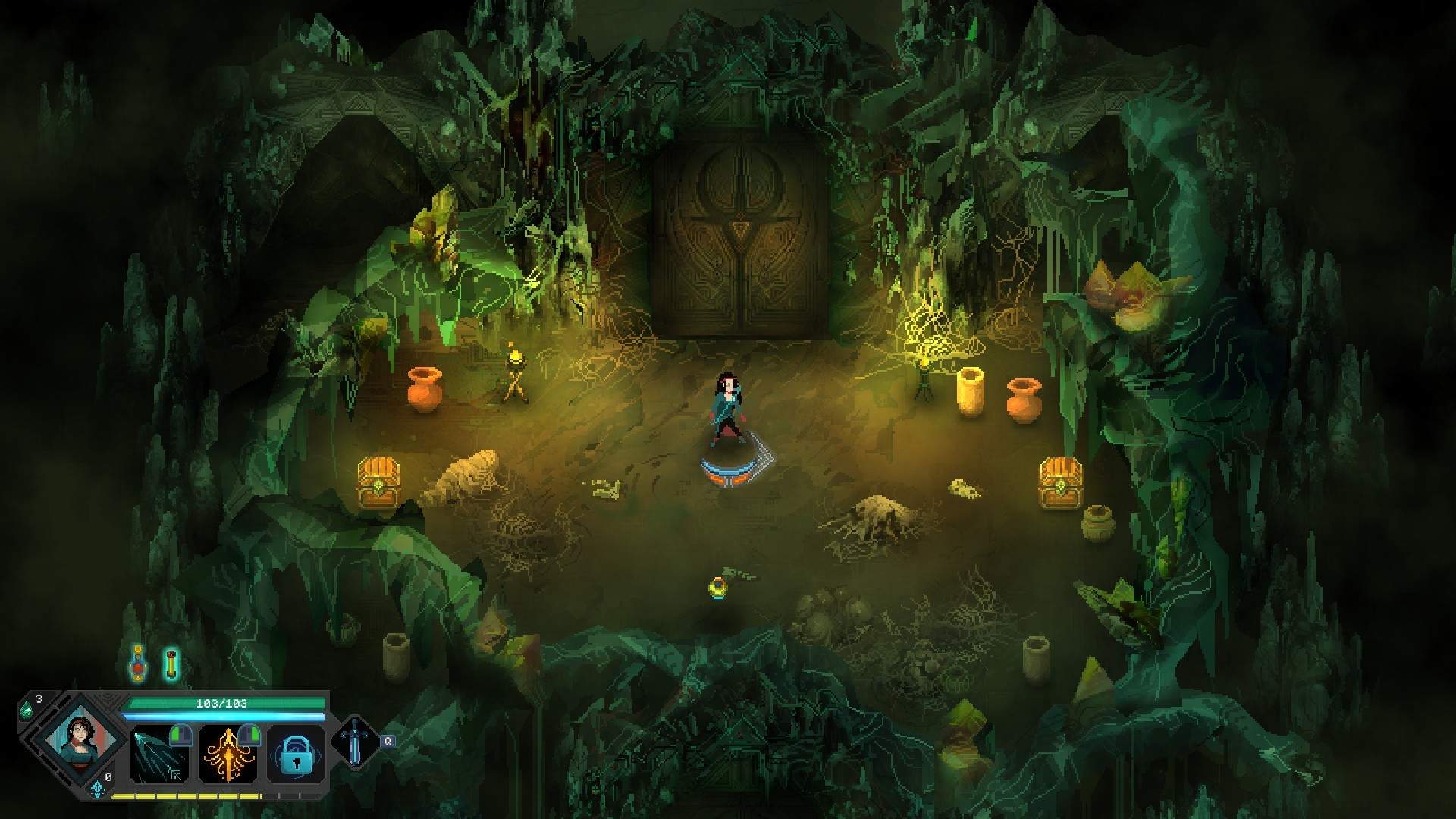Image resolution: width=1456 pixels, height=819 pixels.
Task: Click the health bar showing 103/103
Action: click(x=227, y=703)
